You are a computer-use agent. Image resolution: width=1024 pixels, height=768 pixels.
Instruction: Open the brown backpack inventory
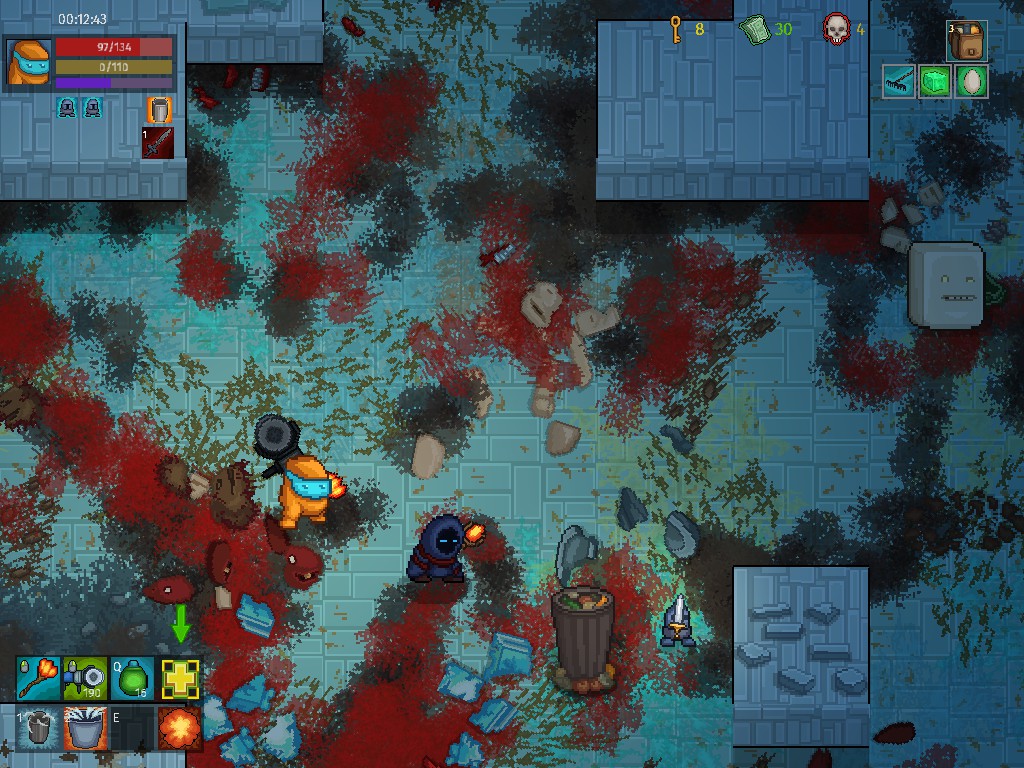967,42
